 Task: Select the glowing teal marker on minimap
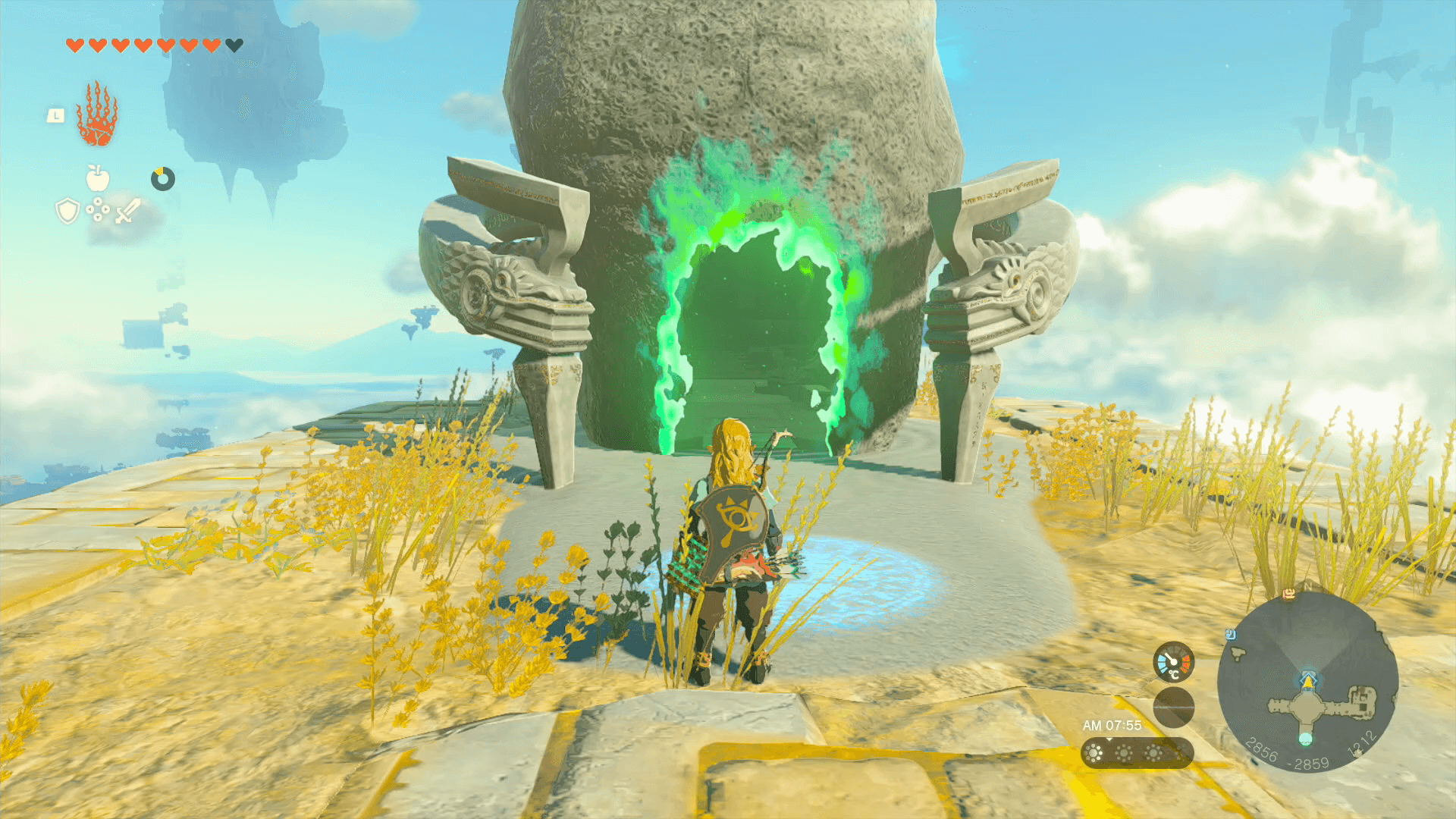(x=1305, y=738)
